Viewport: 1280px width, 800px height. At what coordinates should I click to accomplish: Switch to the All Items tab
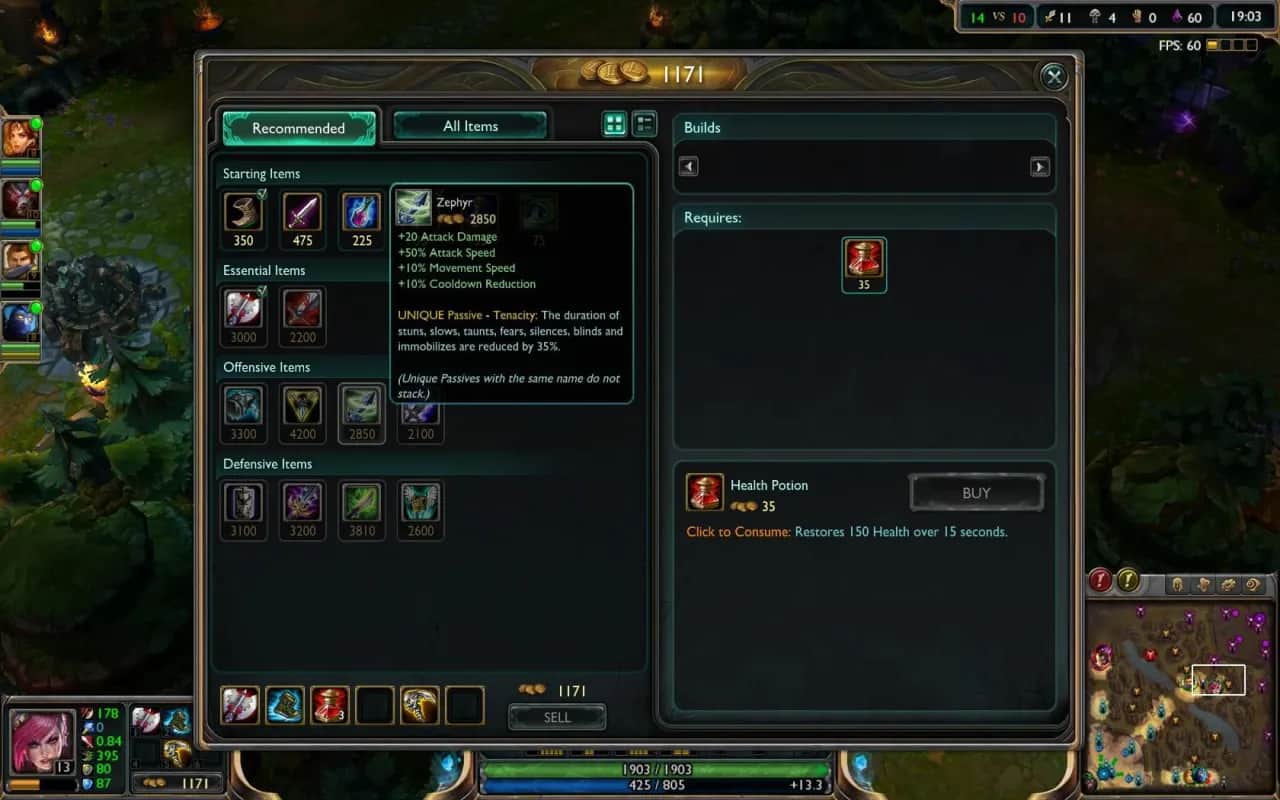(x=470, y=126)
